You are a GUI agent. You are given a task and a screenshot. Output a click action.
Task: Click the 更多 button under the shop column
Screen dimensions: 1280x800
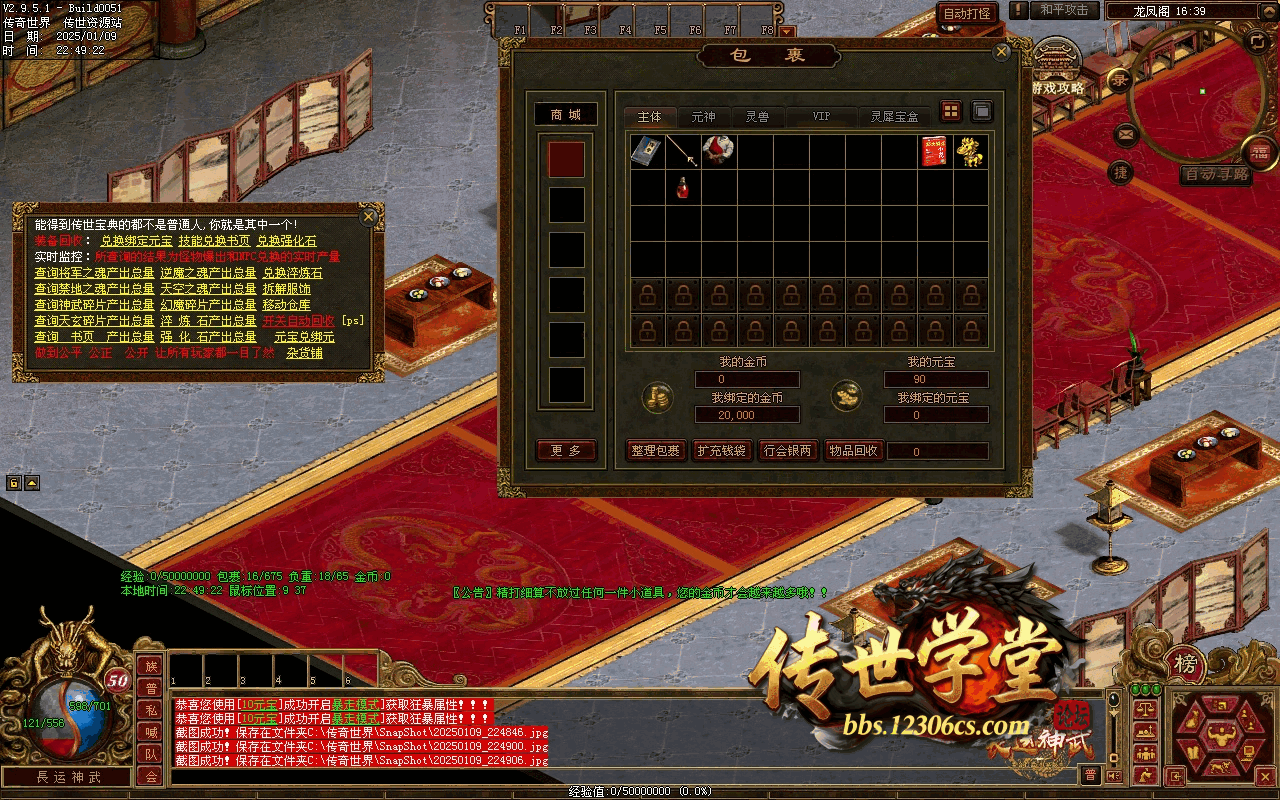[x=566, y=451]
